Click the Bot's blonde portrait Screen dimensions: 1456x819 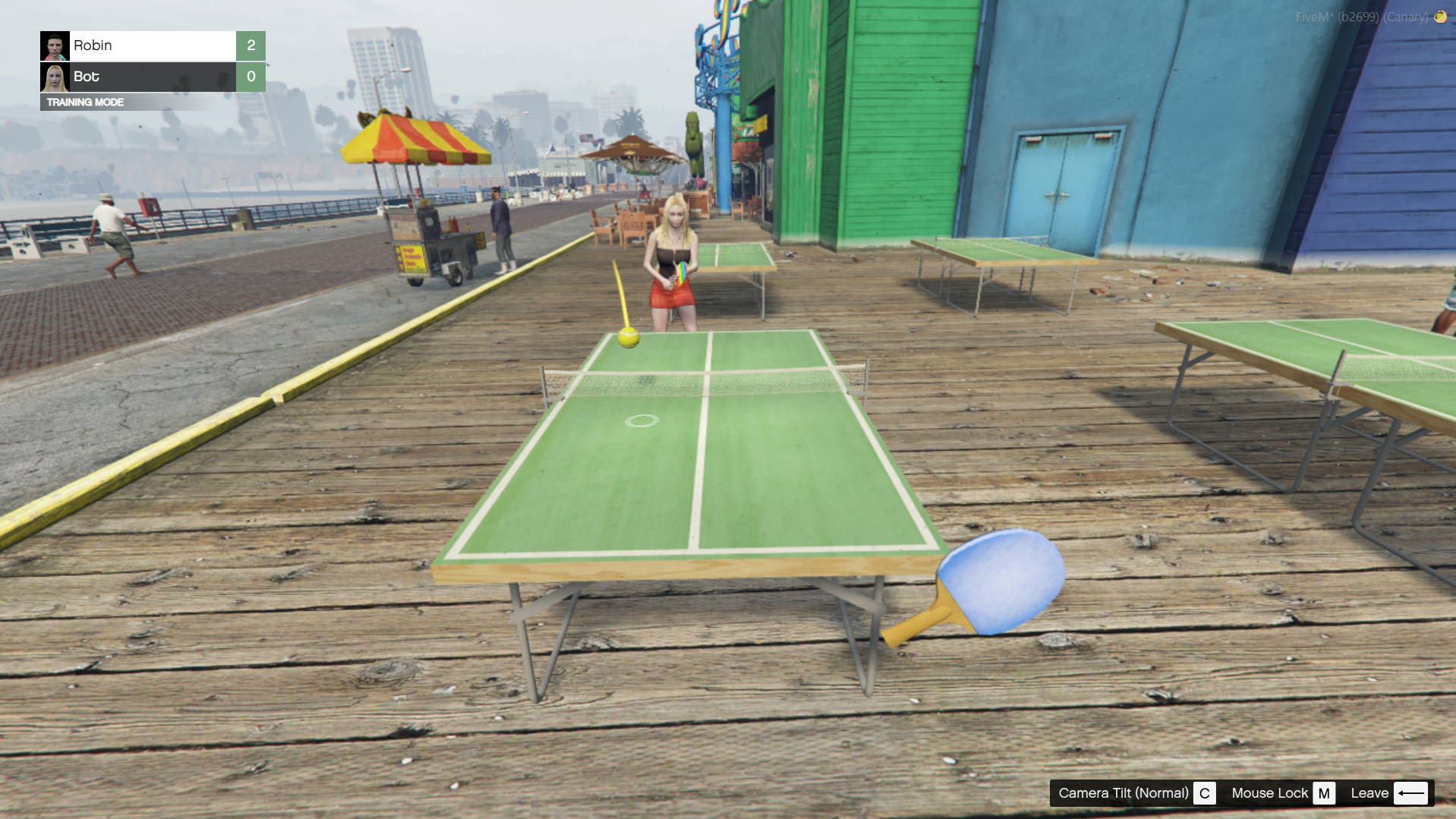point(55,77)
